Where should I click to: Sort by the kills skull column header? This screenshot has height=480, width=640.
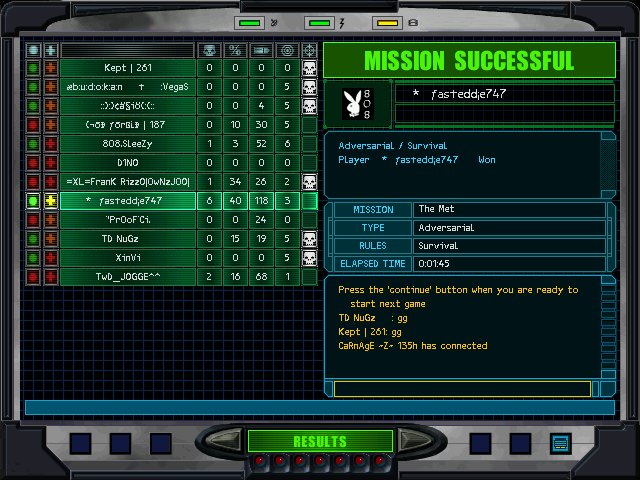point(209,49)
